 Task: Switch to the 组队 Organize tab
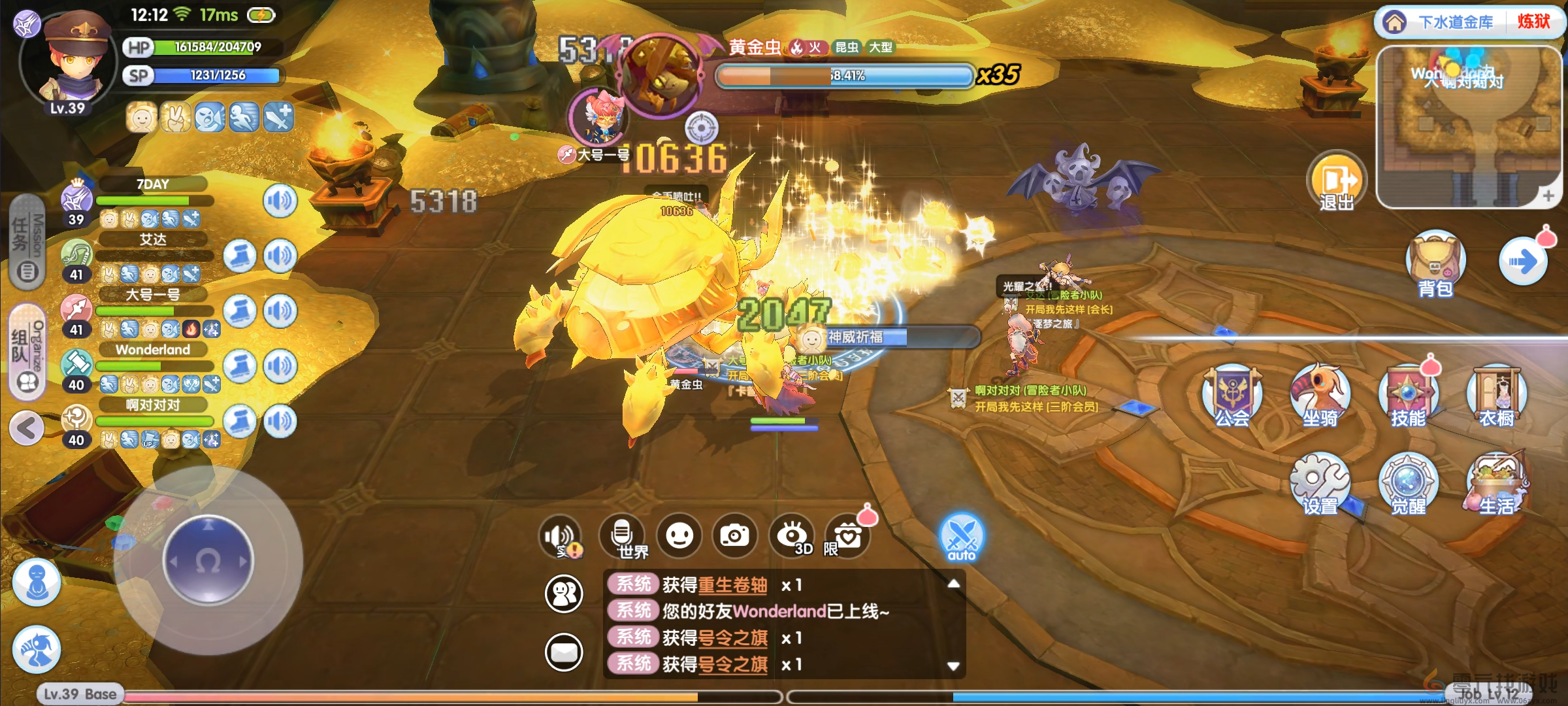(27, 352)
